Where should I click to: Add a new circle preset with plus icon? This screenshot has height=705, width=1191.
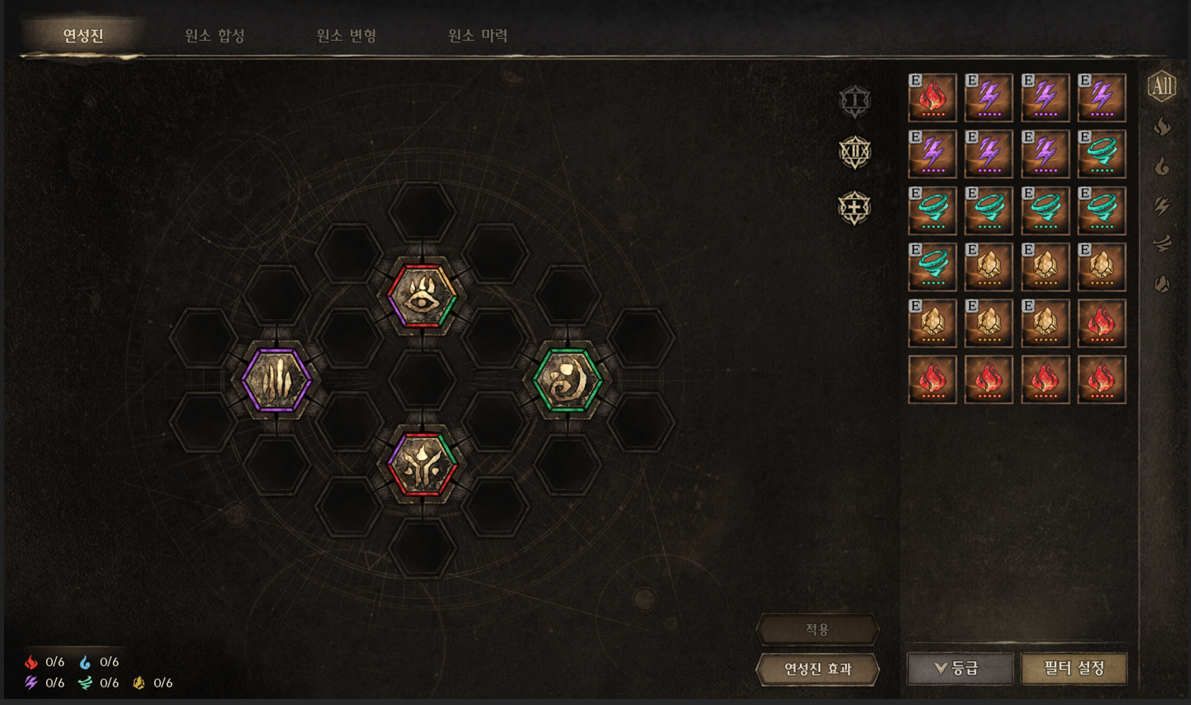[x=854, y=208]
